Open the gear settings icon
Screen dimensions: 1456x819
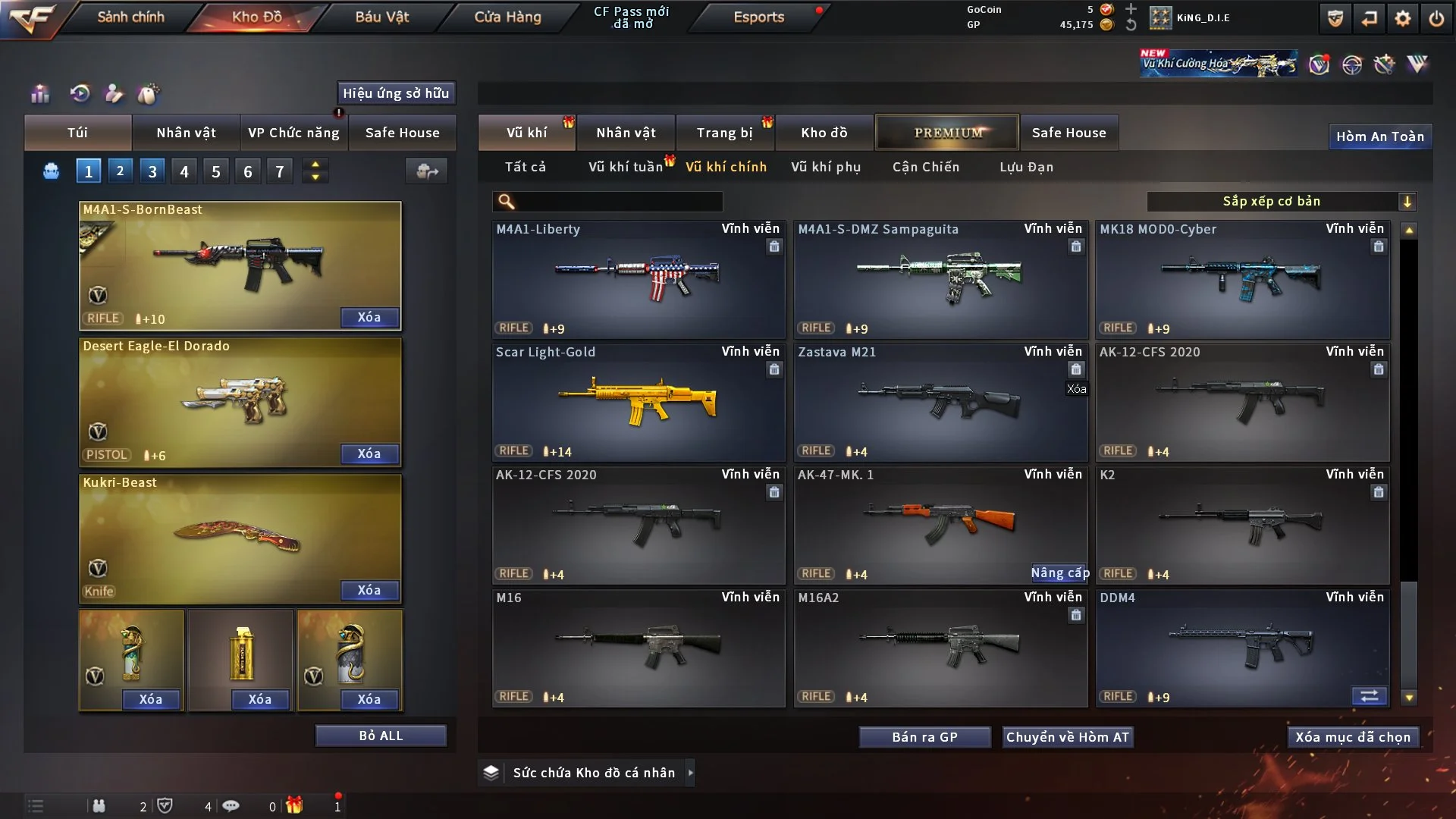(1402, 18)
